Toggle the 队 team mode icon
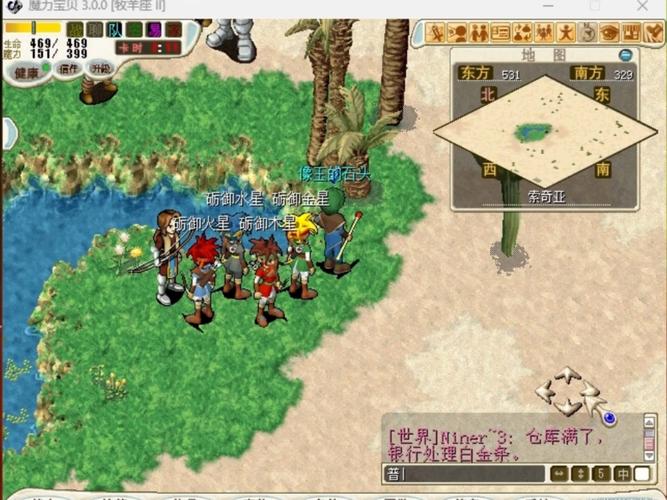667x500 pixels. coord(117,29)
